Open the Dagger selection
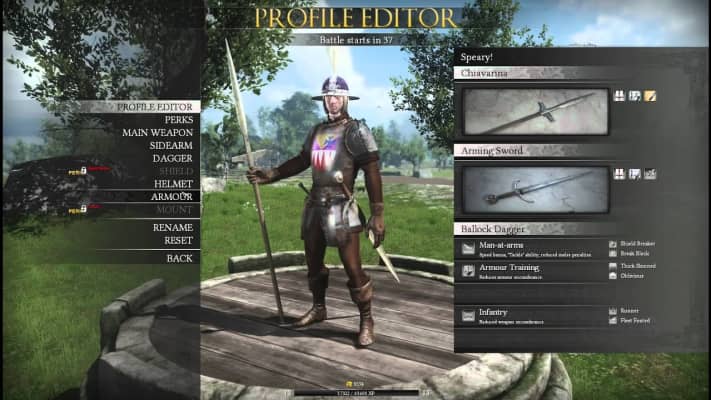The height and width of the screenshot is (400, 711). pyautogui.click(x=173, y=158)
